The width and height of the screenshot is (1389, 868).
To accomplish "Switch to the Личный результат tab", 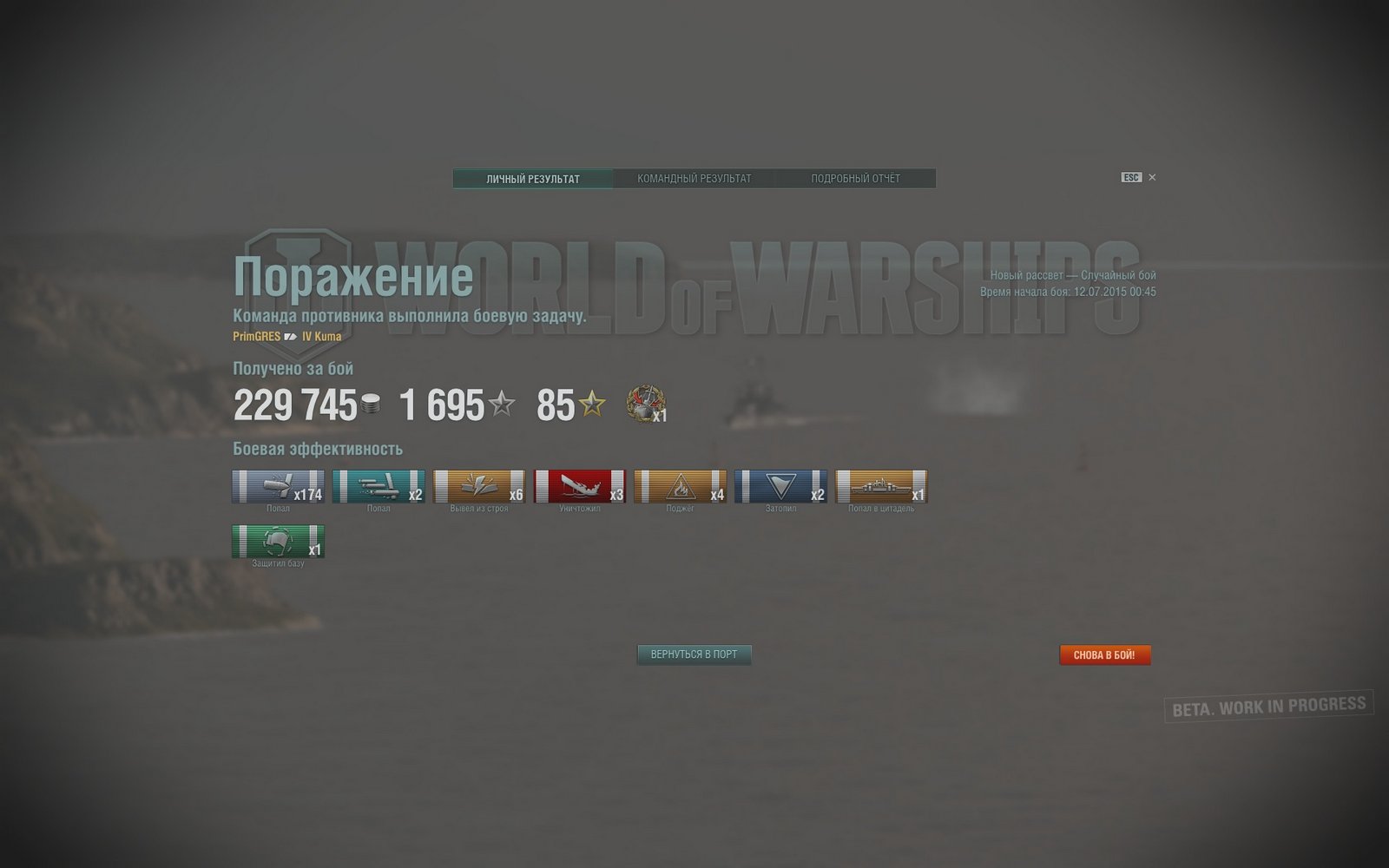I will (x=533, y=179).
